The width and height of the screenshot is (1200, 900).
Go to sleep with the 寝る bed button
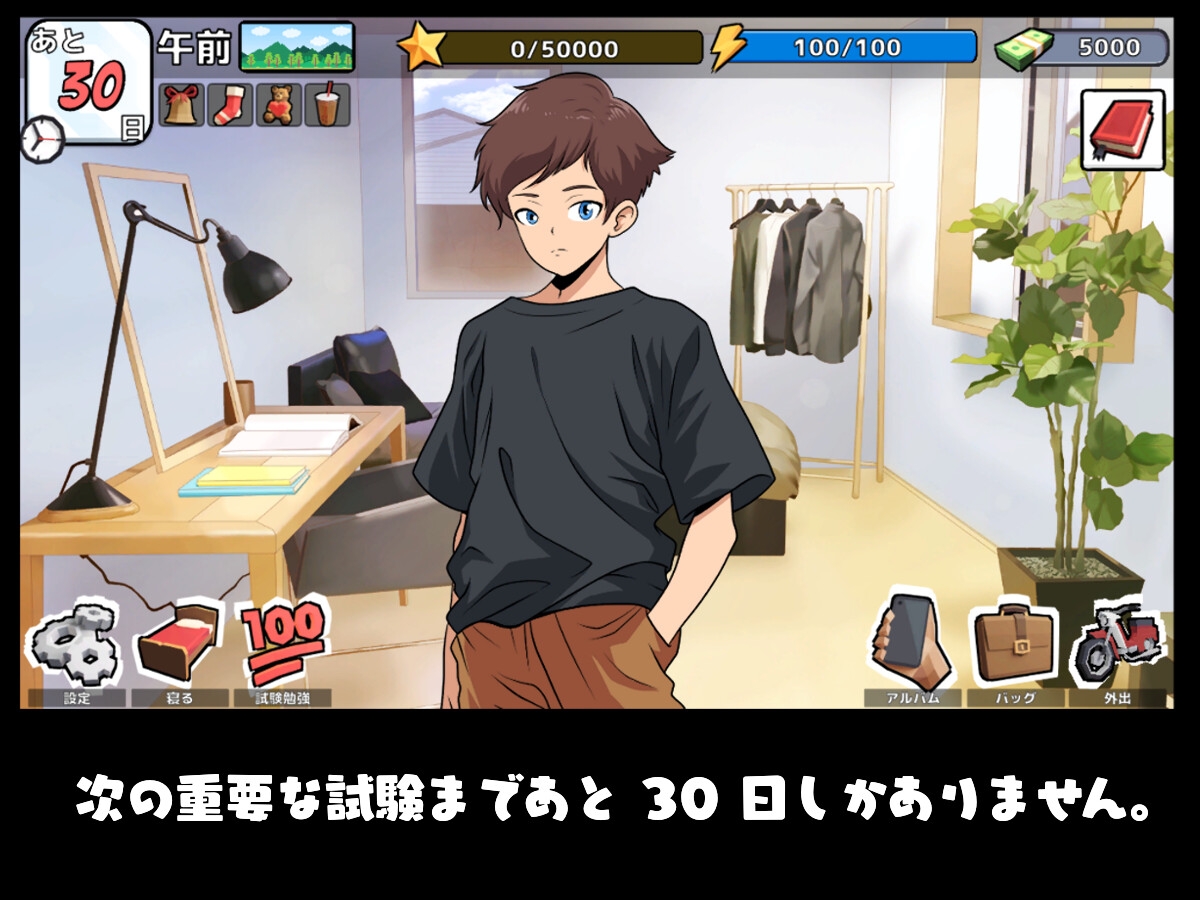pyautogui.click(x=178, y=645)
